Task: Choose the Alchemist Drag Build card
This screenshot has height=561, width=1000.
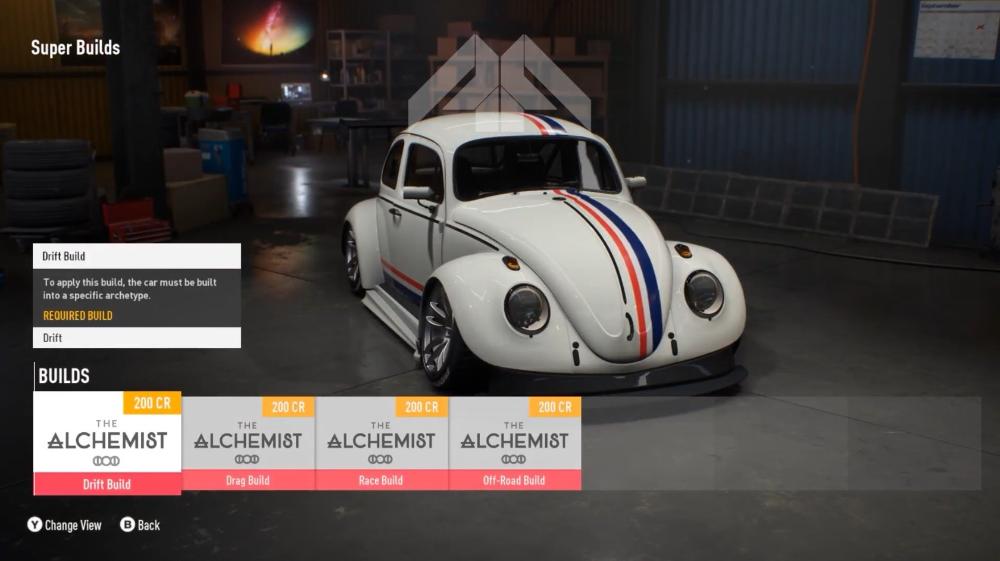Action: point(248,443)
